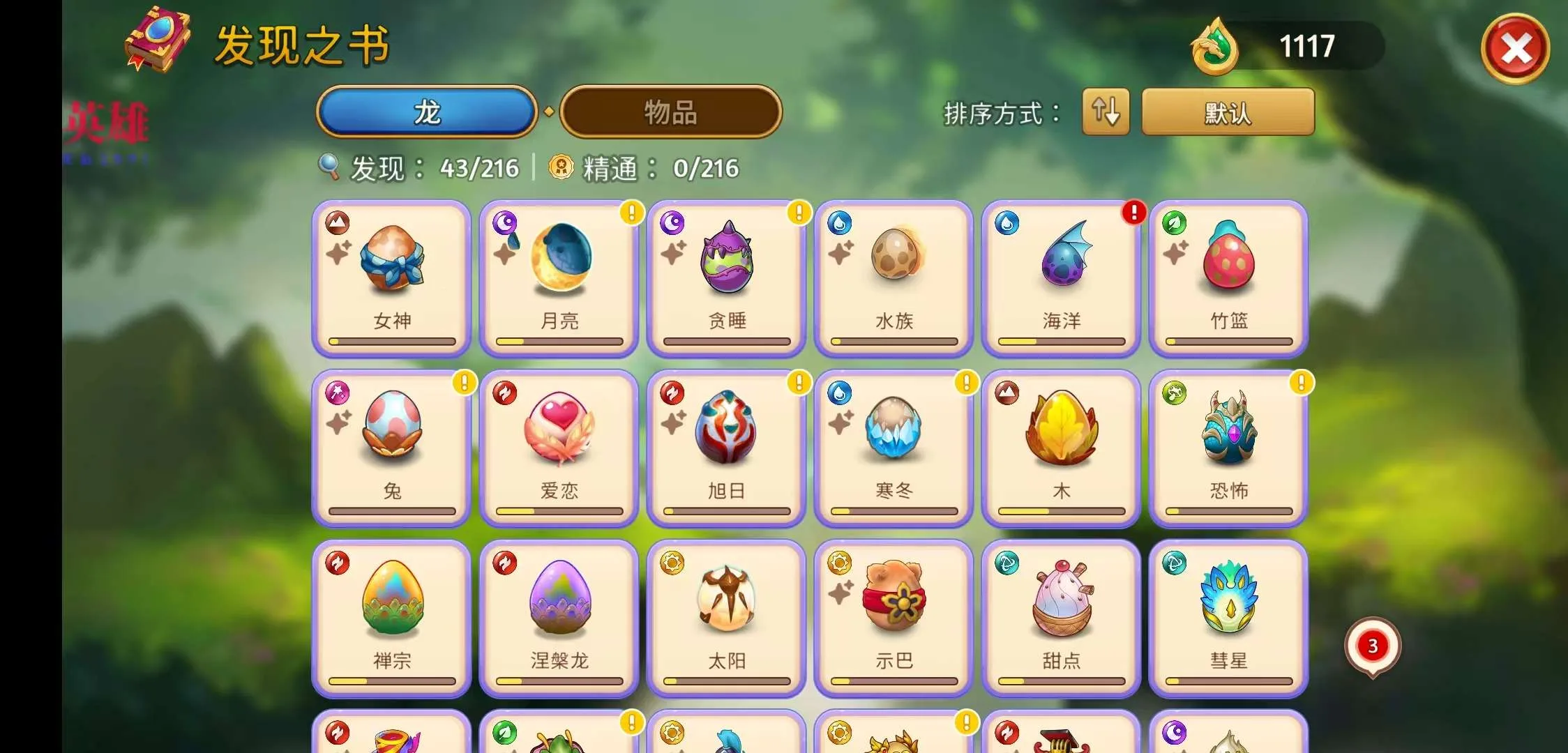
Task: Click the 兔 dragon egg card
Action: pyautogui.click(x=392, y=448)
